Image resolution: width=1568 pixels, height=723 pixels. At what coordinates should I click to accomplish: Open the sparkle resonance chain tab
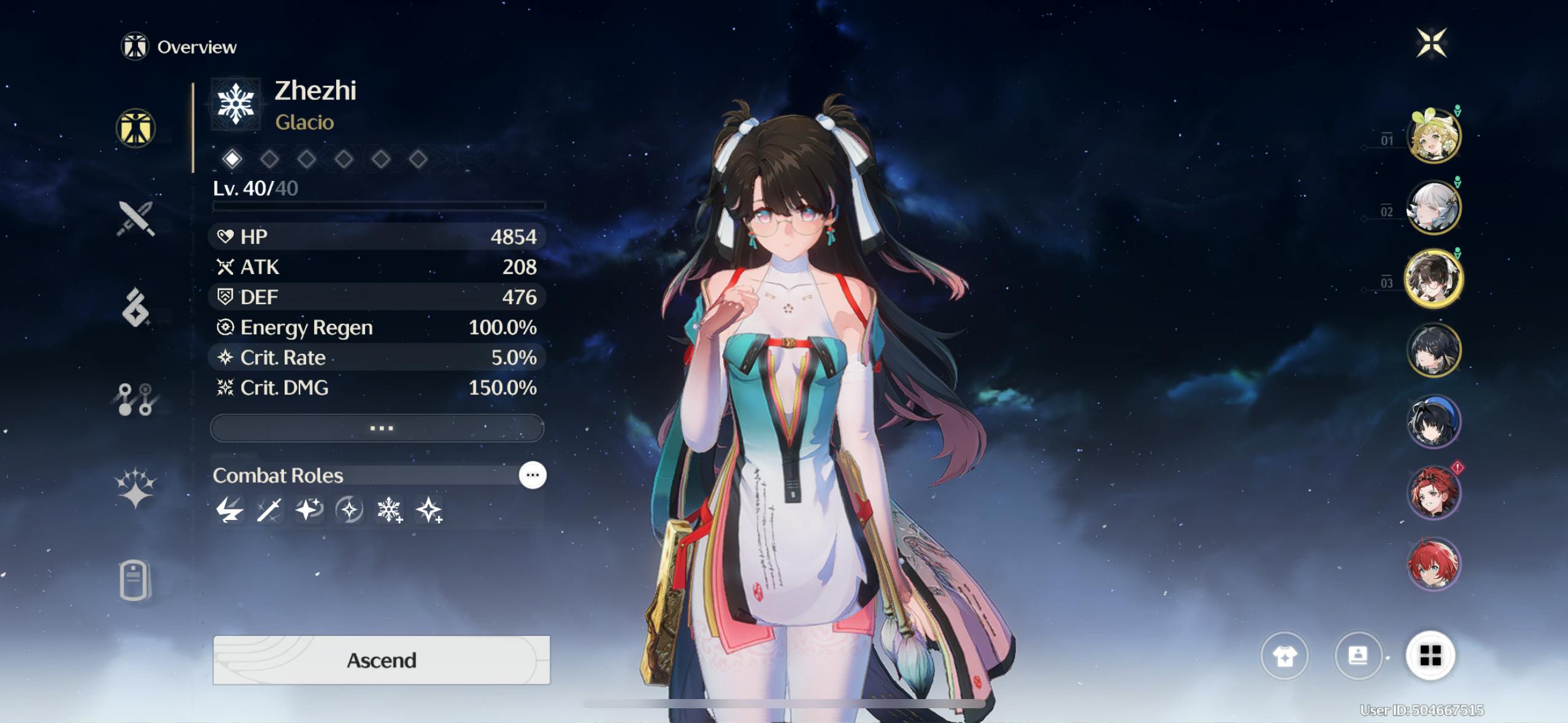(x=136, y=489)
